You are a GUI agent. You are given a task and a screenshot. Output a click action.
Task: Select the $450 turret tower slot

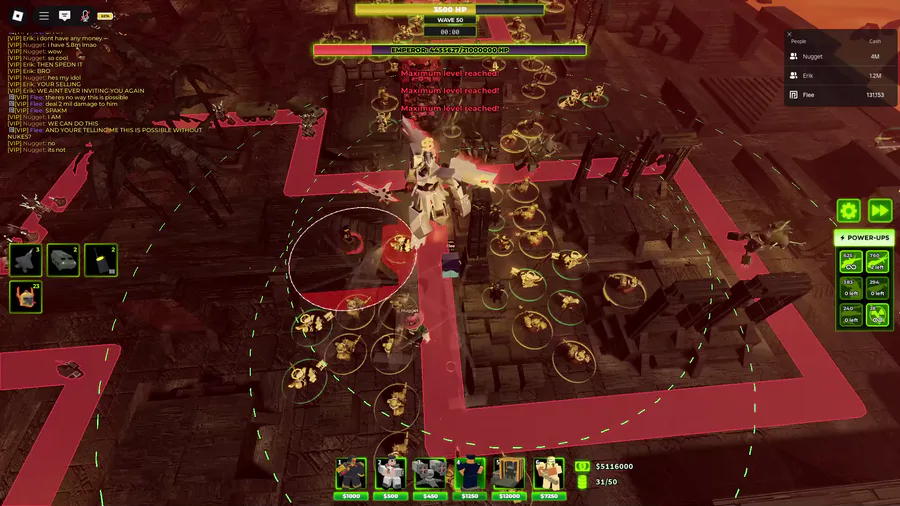pos(430,475)
